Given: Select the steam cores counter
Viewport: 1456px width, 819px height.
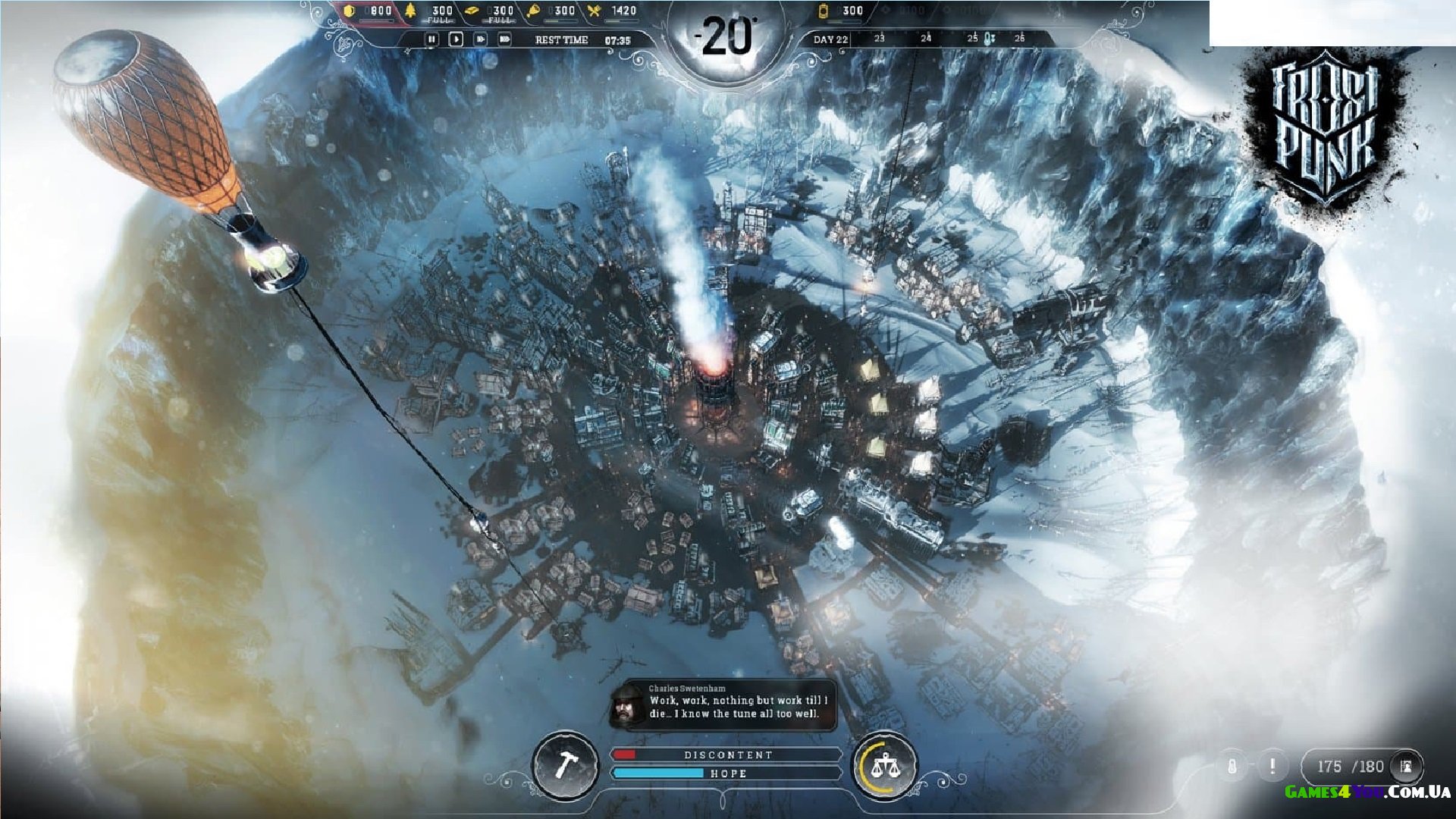Looking at the screenshot, I should pos(843,11).
